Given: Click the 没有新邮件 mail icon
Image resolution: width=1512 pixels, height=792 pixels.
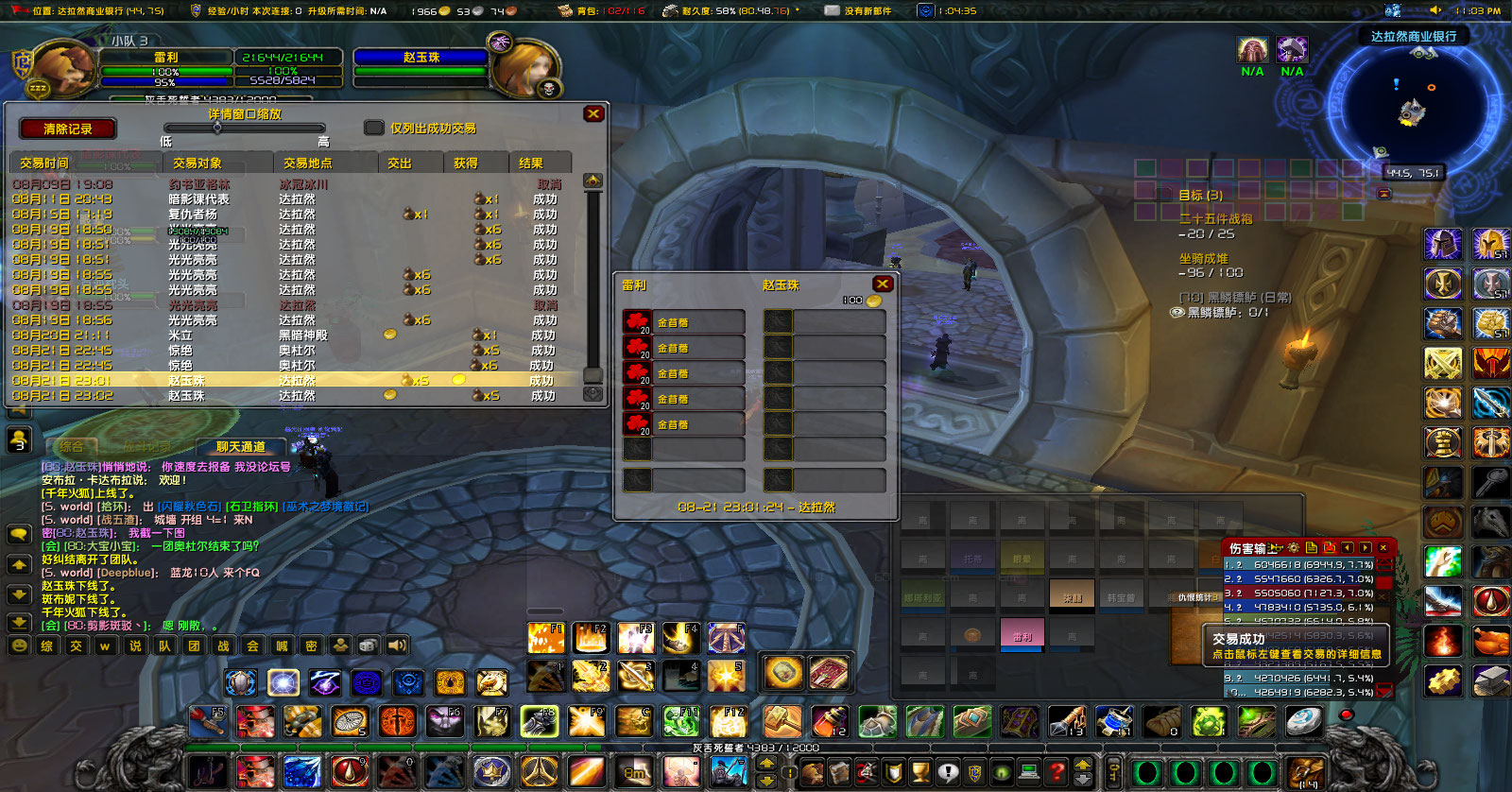Looking at the screenshot, I should click(833, 10).
